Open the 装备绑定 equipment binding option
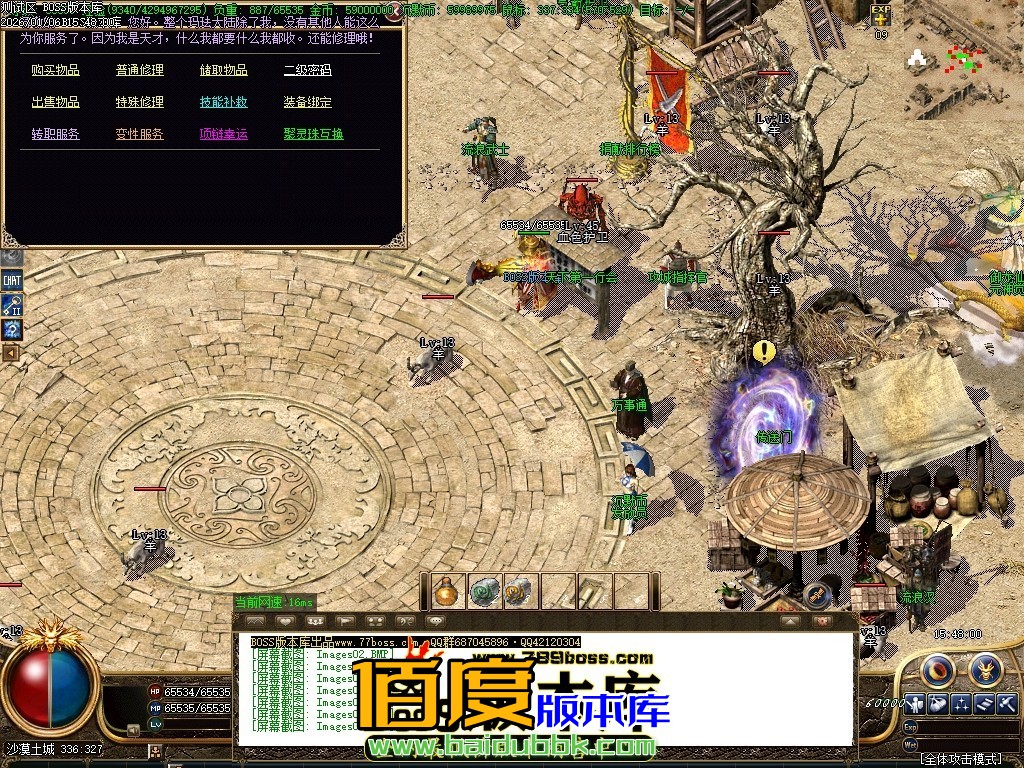1024x768 pixels. pyautogui.click(x=307, y=102)
